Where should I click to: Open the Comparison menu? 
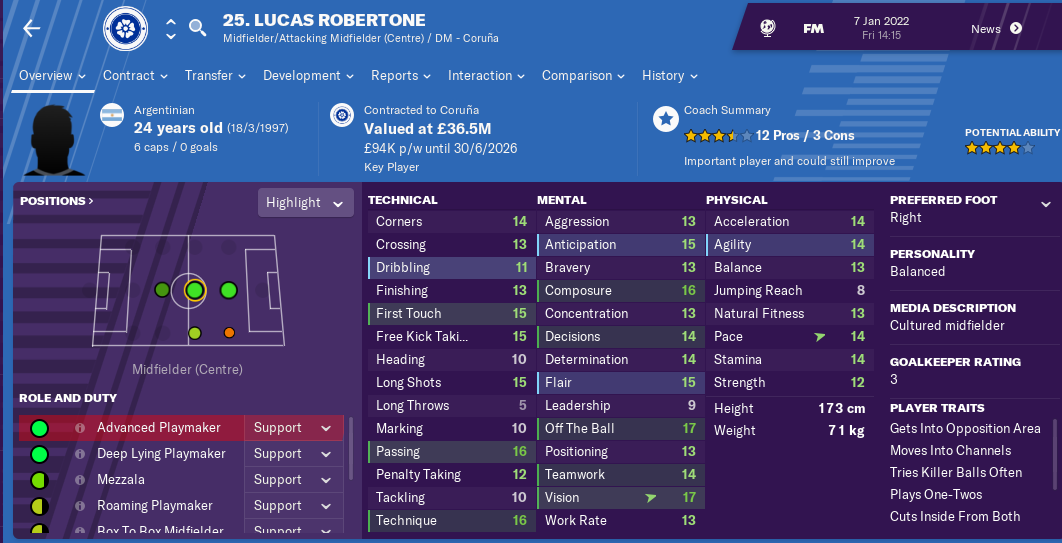[x=583, y=76]
